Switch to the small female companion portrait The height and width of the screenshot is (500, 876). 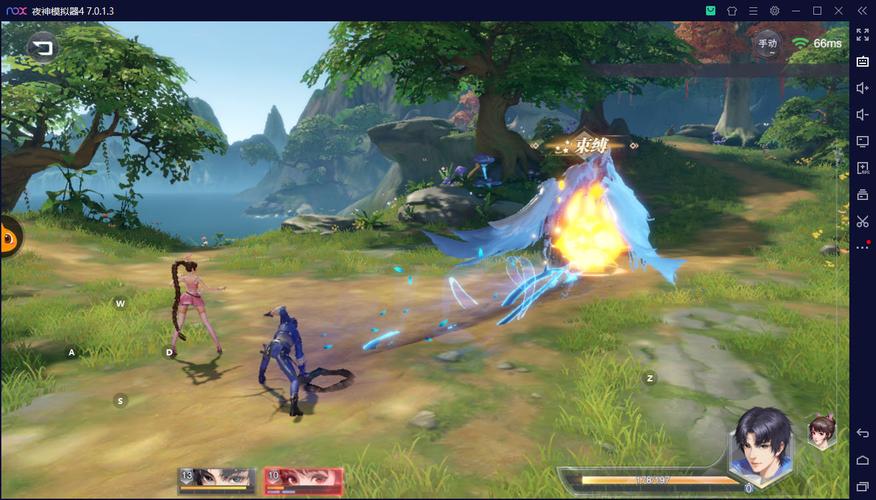click(x=822, y=432)
